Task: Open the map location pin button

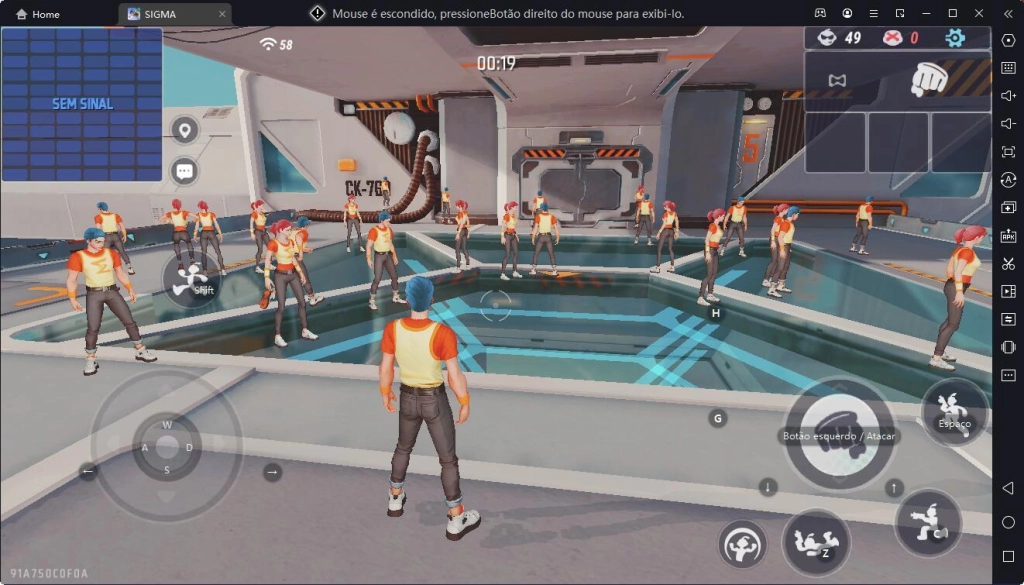Action: point(184,130)
